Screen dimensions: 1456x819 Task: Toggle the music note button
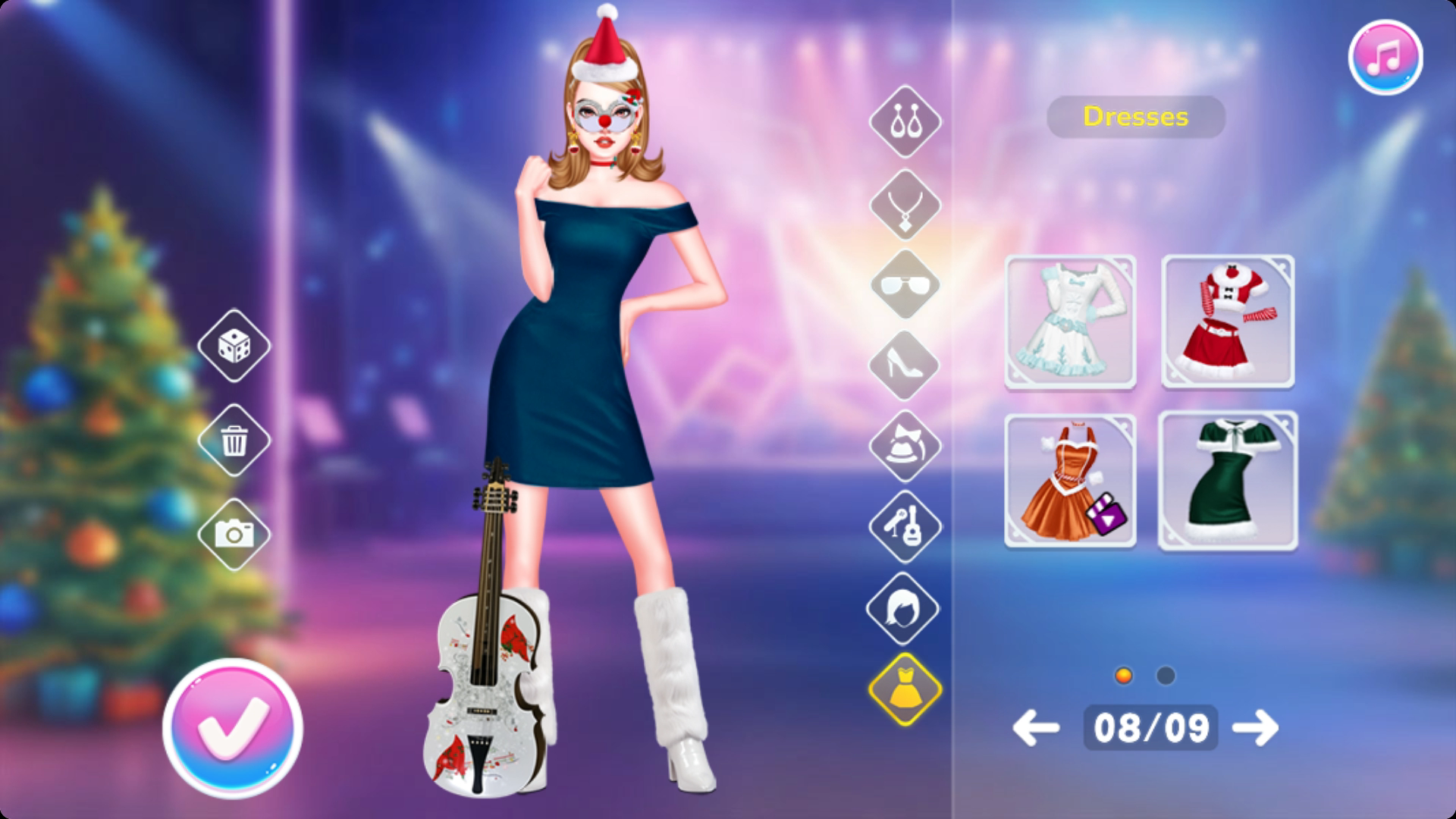(1385, 58)
